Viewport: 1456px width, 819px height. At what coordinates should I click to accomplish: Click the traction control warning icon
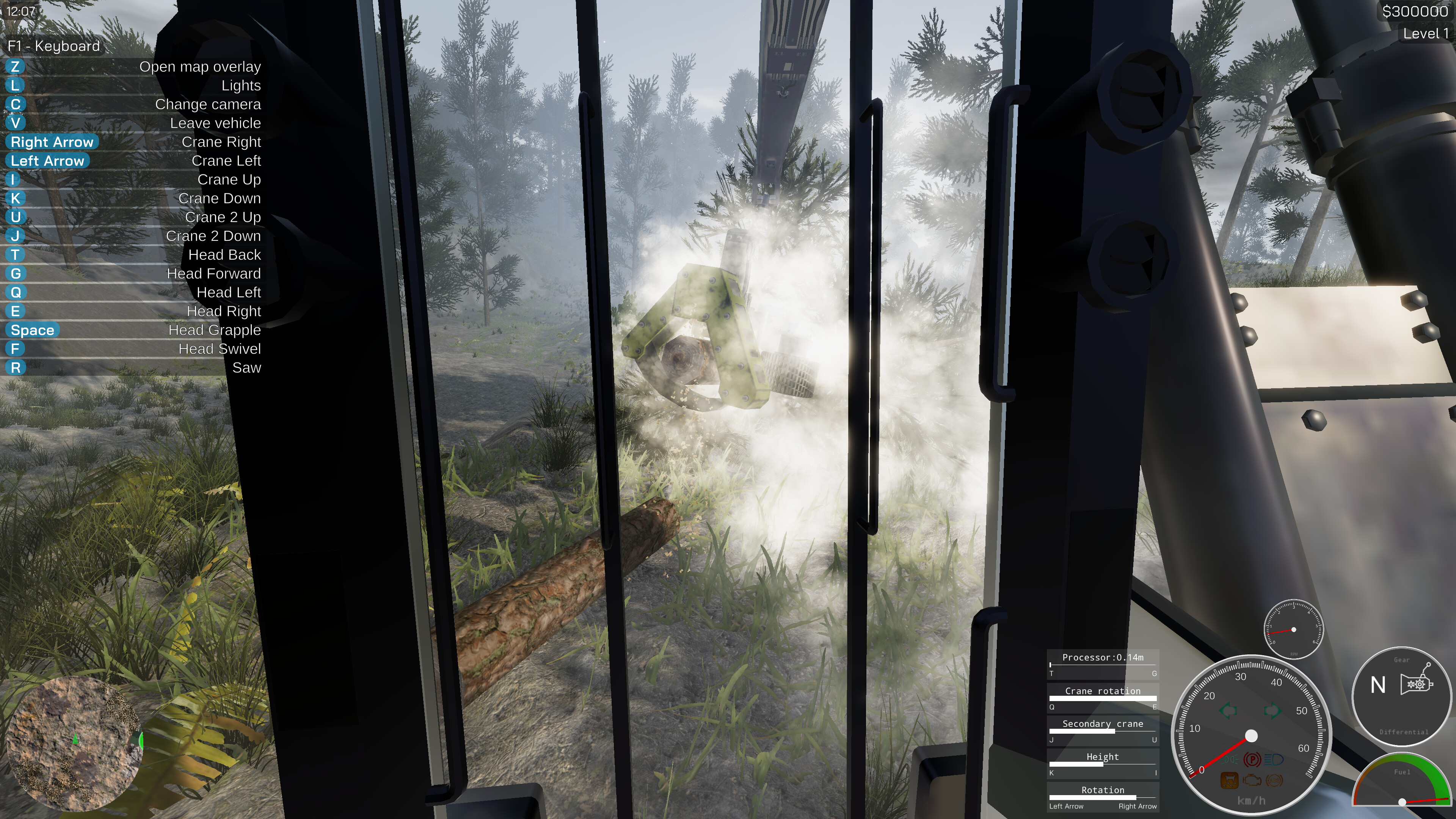[1230, 780]
